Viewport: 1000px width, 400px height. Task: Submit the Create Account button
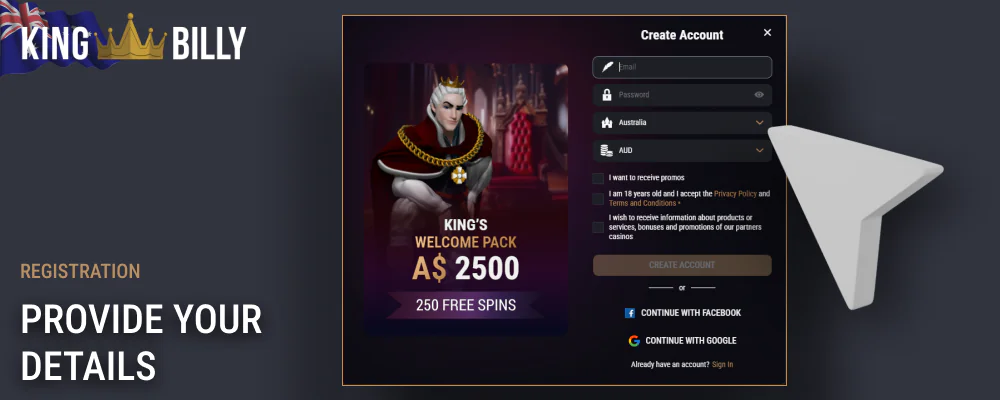click(682, 265)
